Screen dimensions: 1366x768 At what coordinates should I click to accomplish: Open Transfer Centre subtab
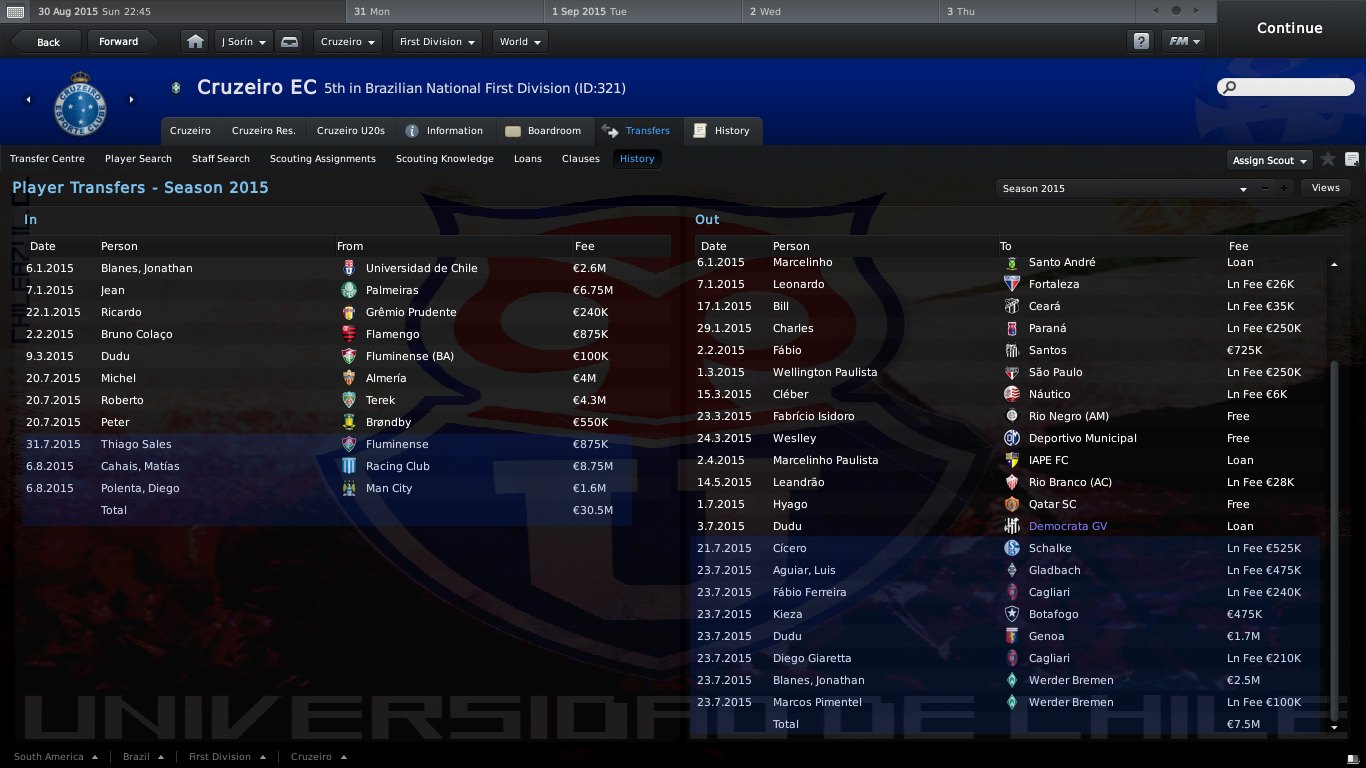(x=47, y=159)
